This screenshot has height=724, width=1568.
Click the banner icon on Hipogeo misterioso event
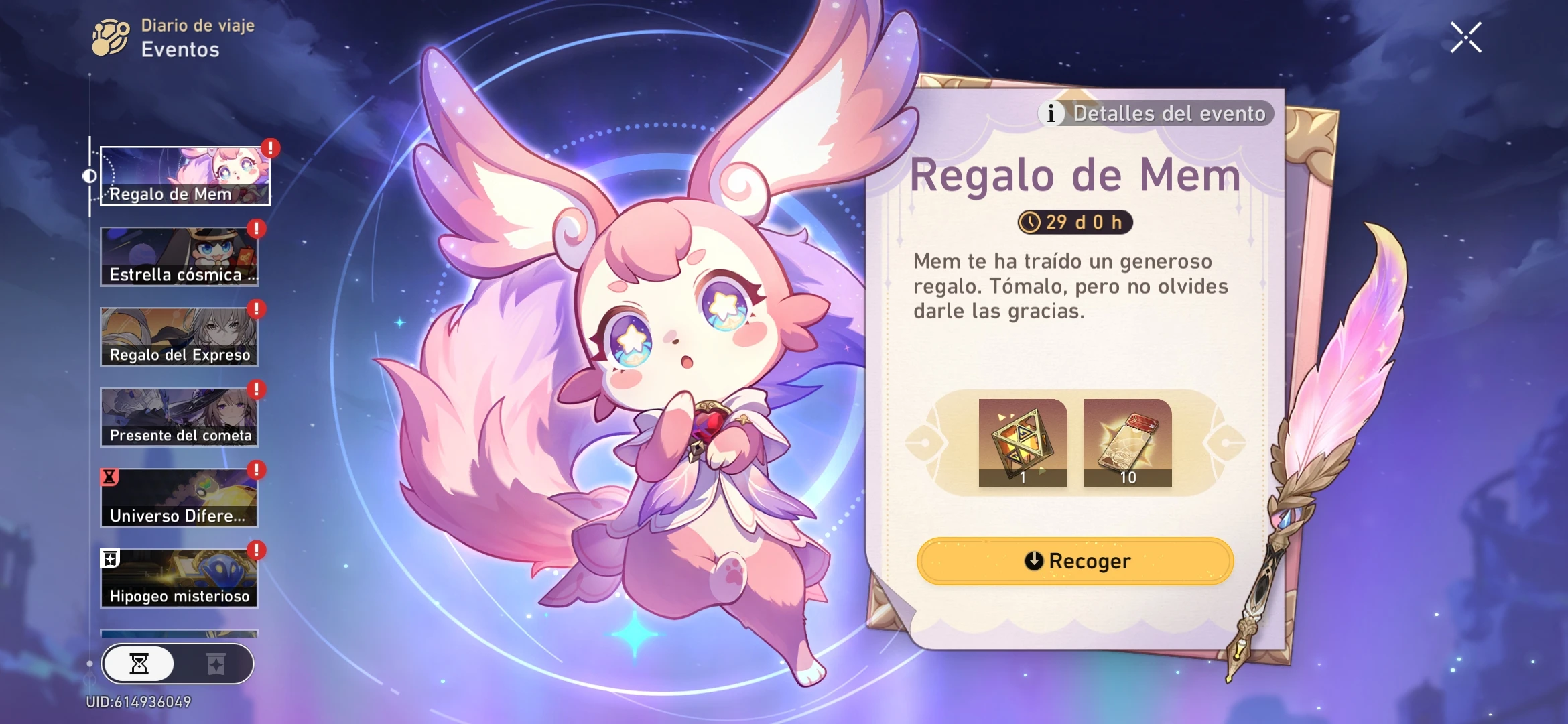click(110, 558)
